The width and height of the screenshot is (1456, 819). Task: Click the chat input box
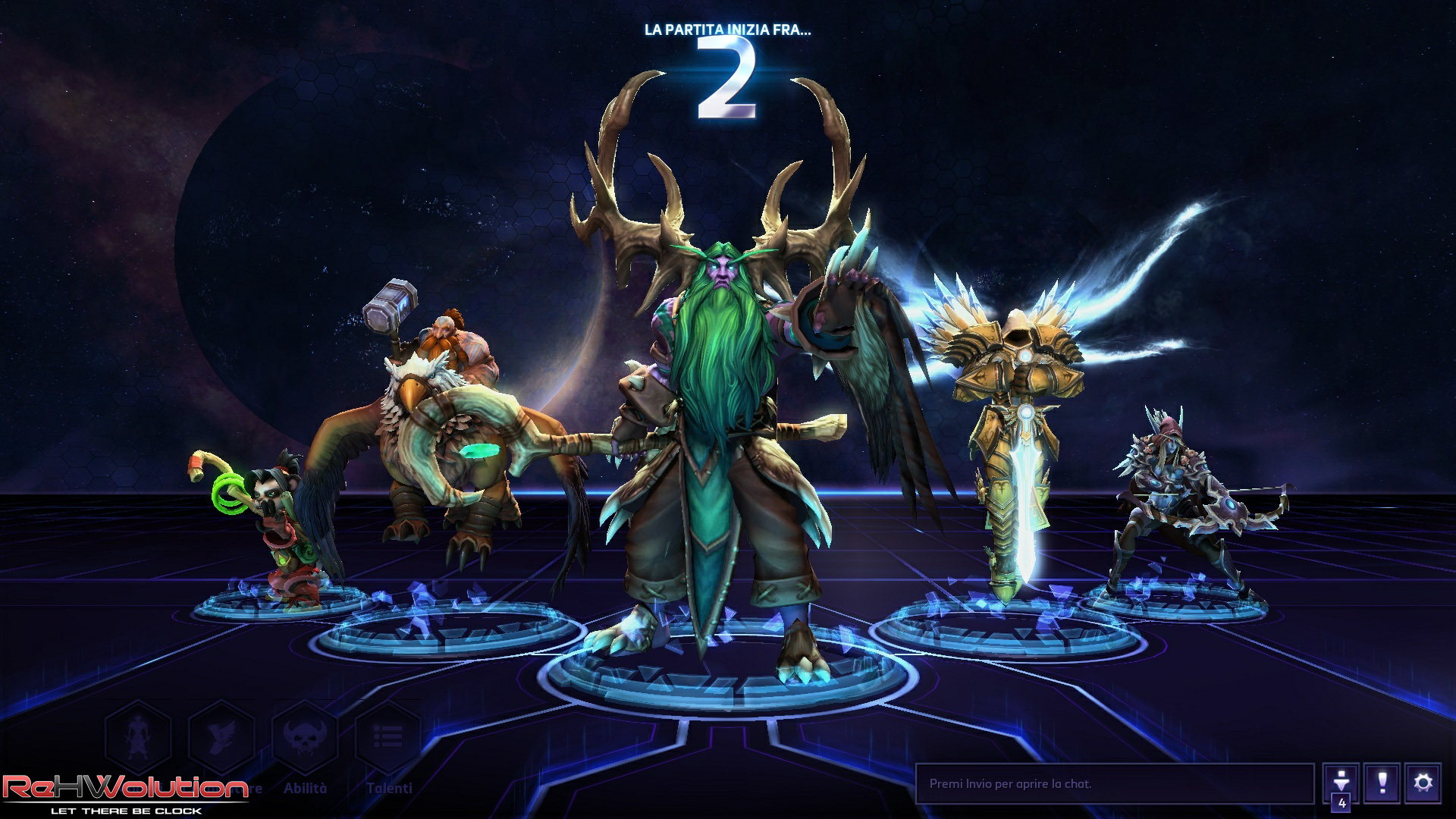pos(1113,783)
